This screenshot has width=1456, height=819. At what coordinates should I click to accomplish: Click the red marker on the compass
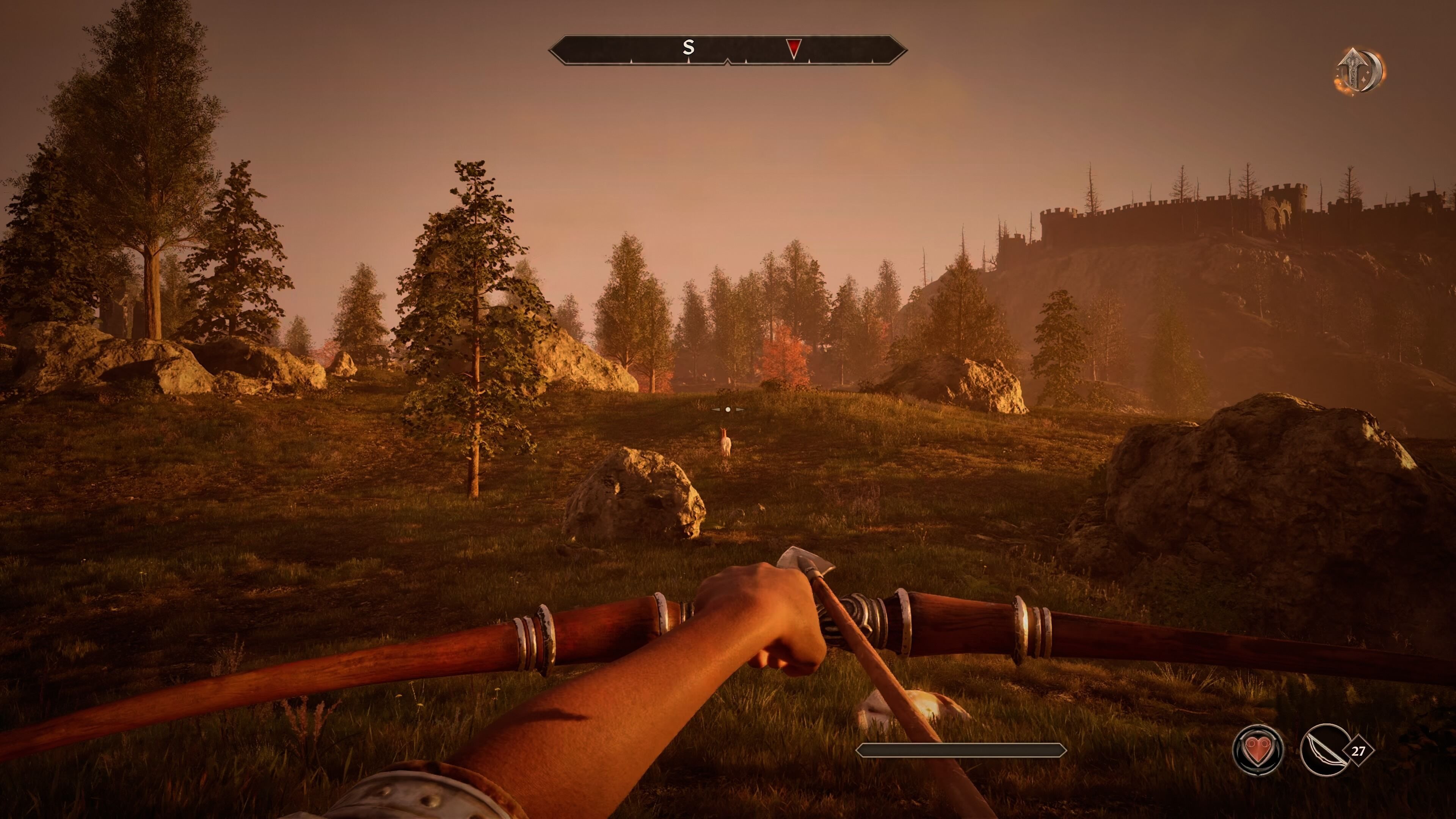pyautogui.click(x=794, y=49)
